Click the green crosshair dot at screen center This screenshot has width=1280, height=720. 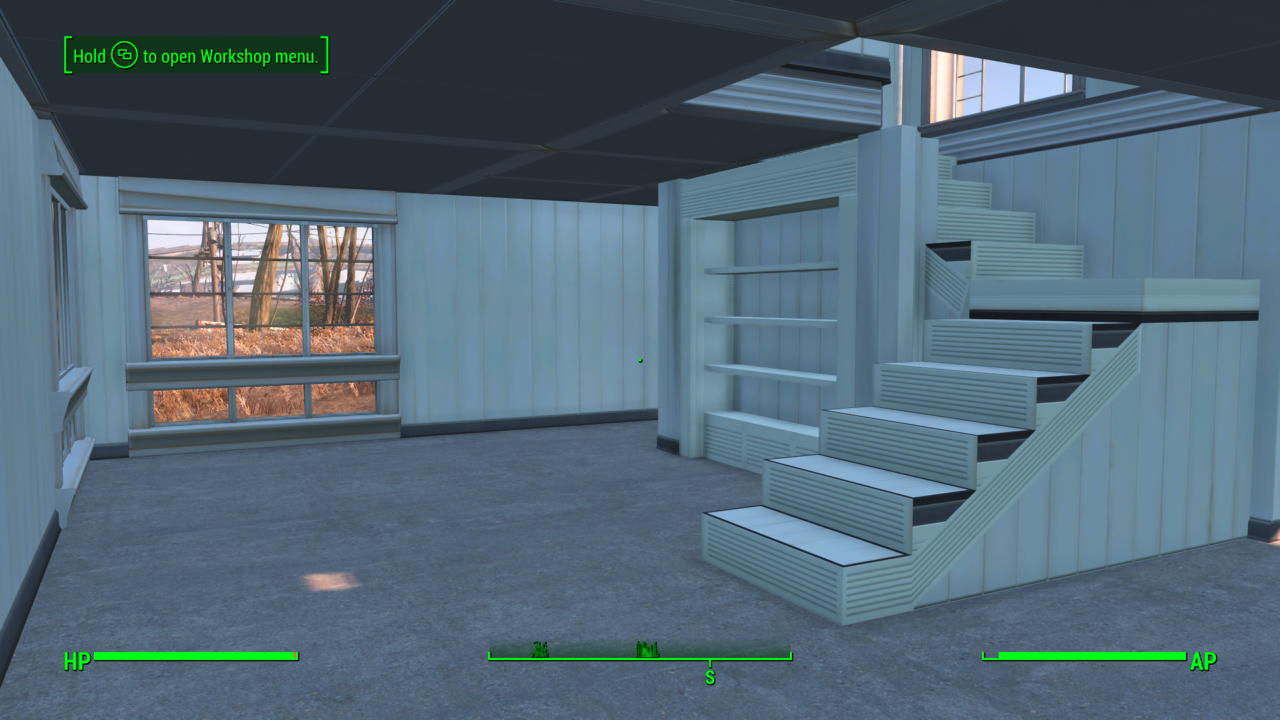pyautogui.click(x=640, y=358)
